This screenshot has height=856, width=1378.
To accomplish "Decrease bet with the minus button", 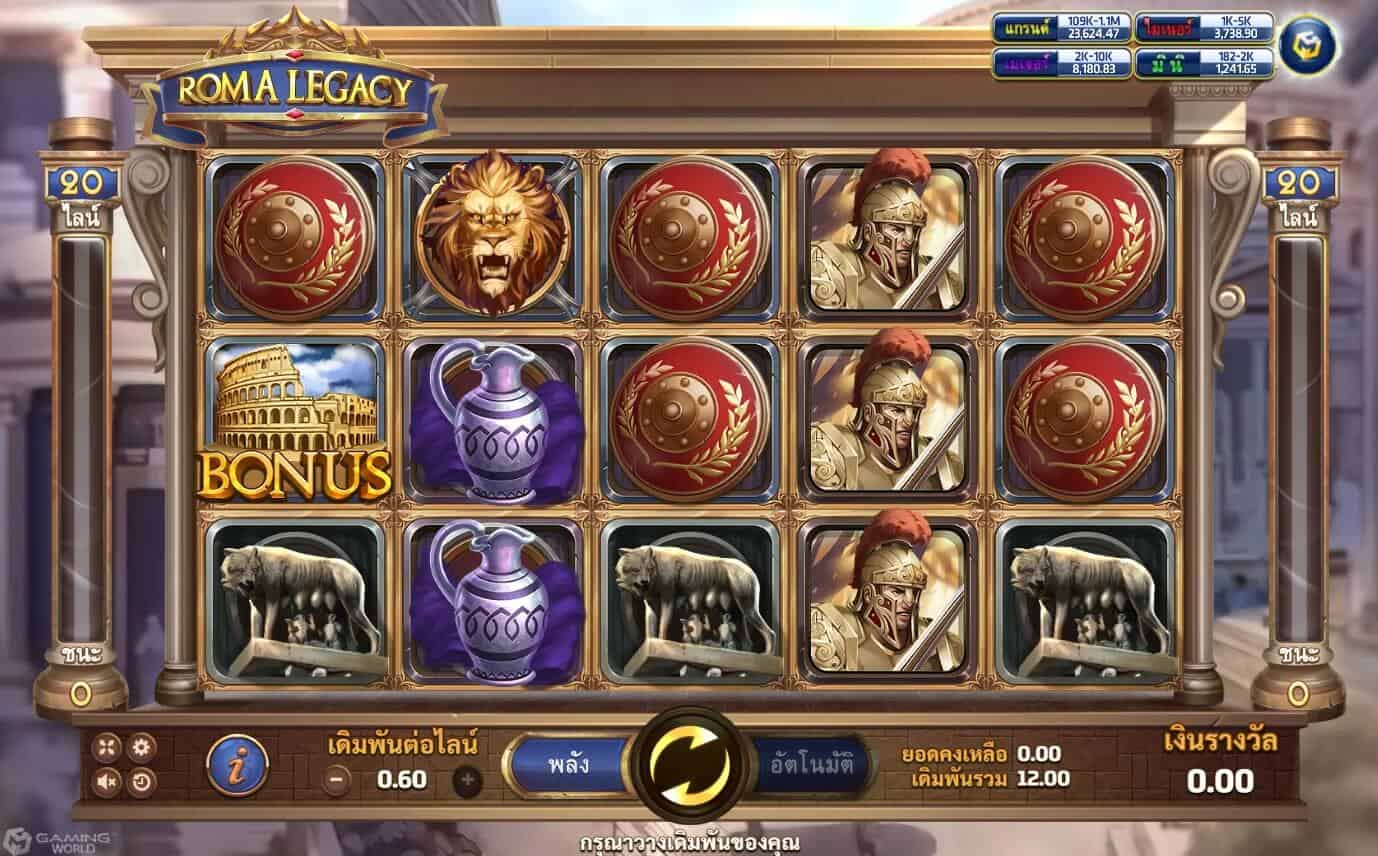I will pos(338,778).
